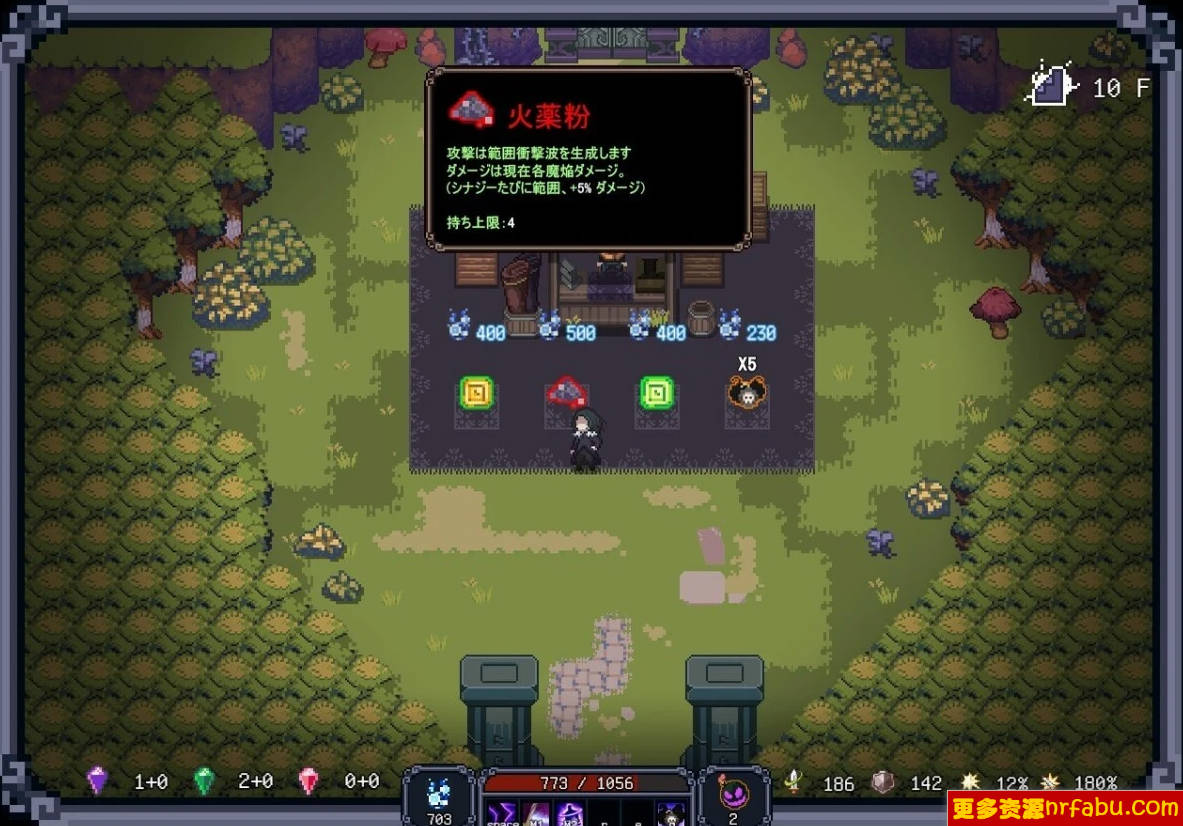Image resolution: width=1183 pixels, height=826 pixels.
Task: Purchase the X5 skull bomb bundle
Action: coord(746,394)
